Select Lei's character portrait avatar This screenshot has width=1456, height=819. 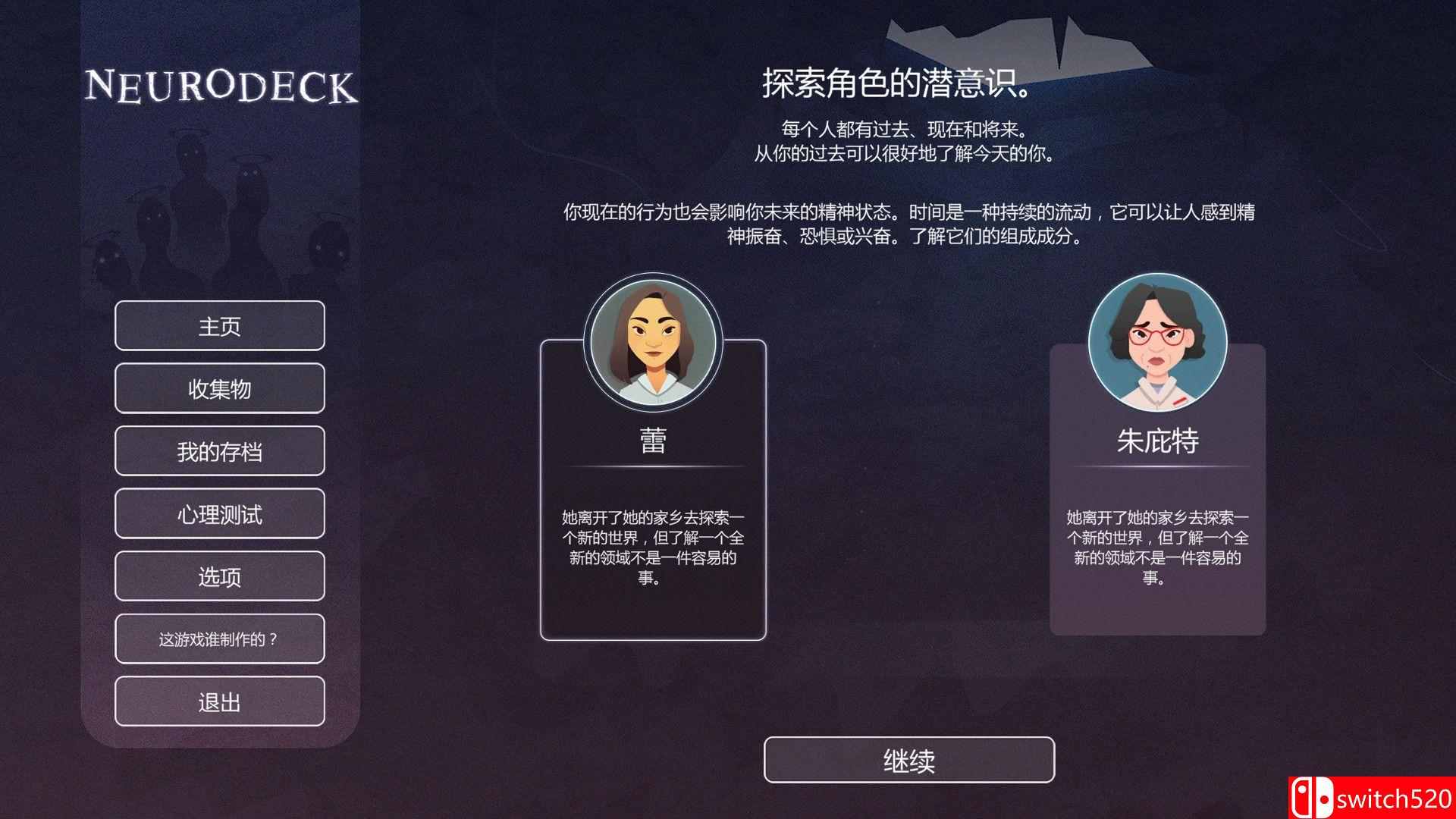coord(654,341)
